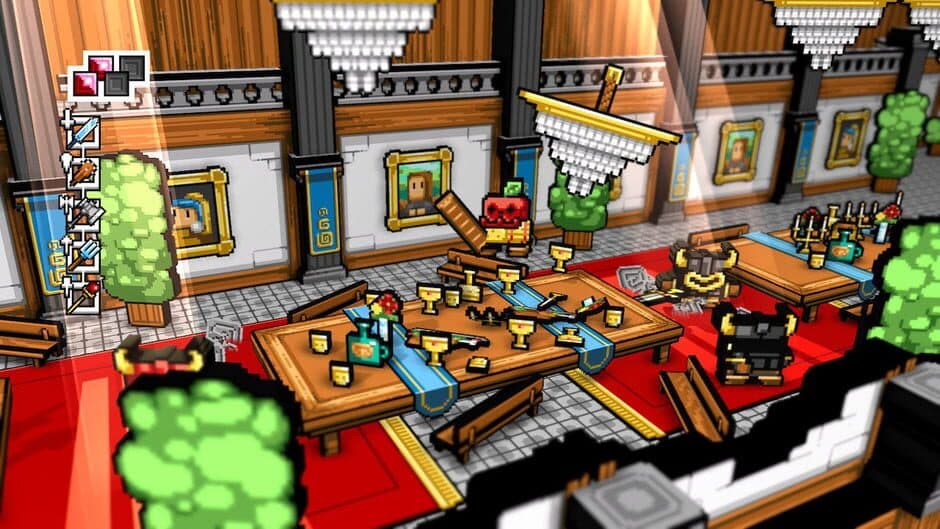Equip the blue pitchfork weapon slot
The image size is (940, 529).
(84, 253)
